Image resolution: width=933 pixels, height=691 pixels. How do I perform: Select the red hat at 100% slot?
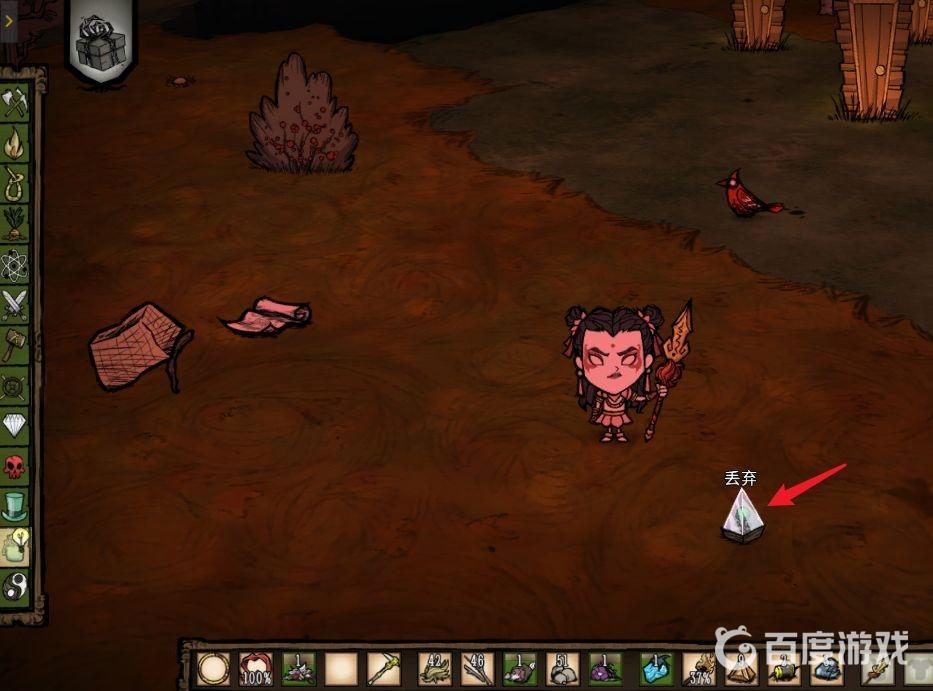click(256, 669)
